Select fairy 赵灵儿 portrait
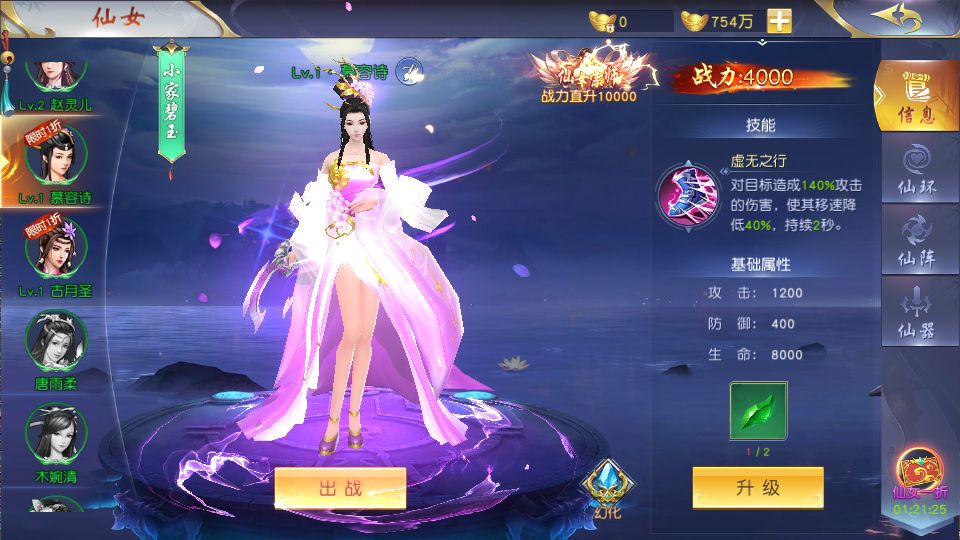Image resolution: width=960 pixels, height=540 pixels. [55, 74]
